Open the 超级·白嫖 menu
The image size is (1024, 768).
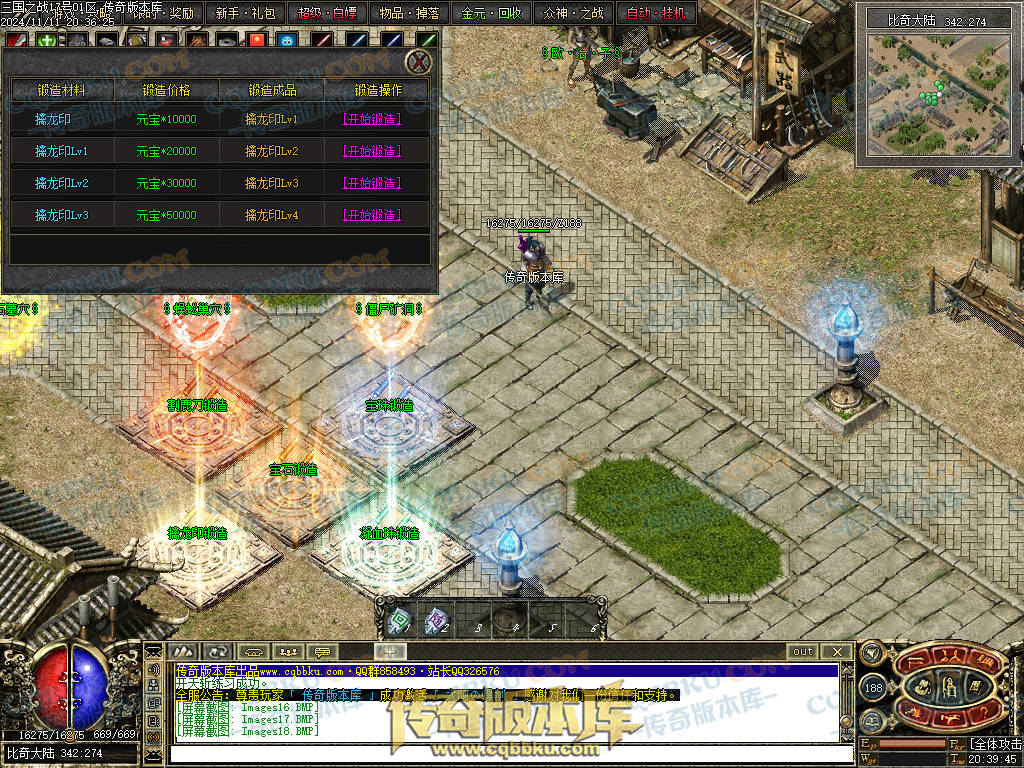pyautogui.click(x=327, y=14)
